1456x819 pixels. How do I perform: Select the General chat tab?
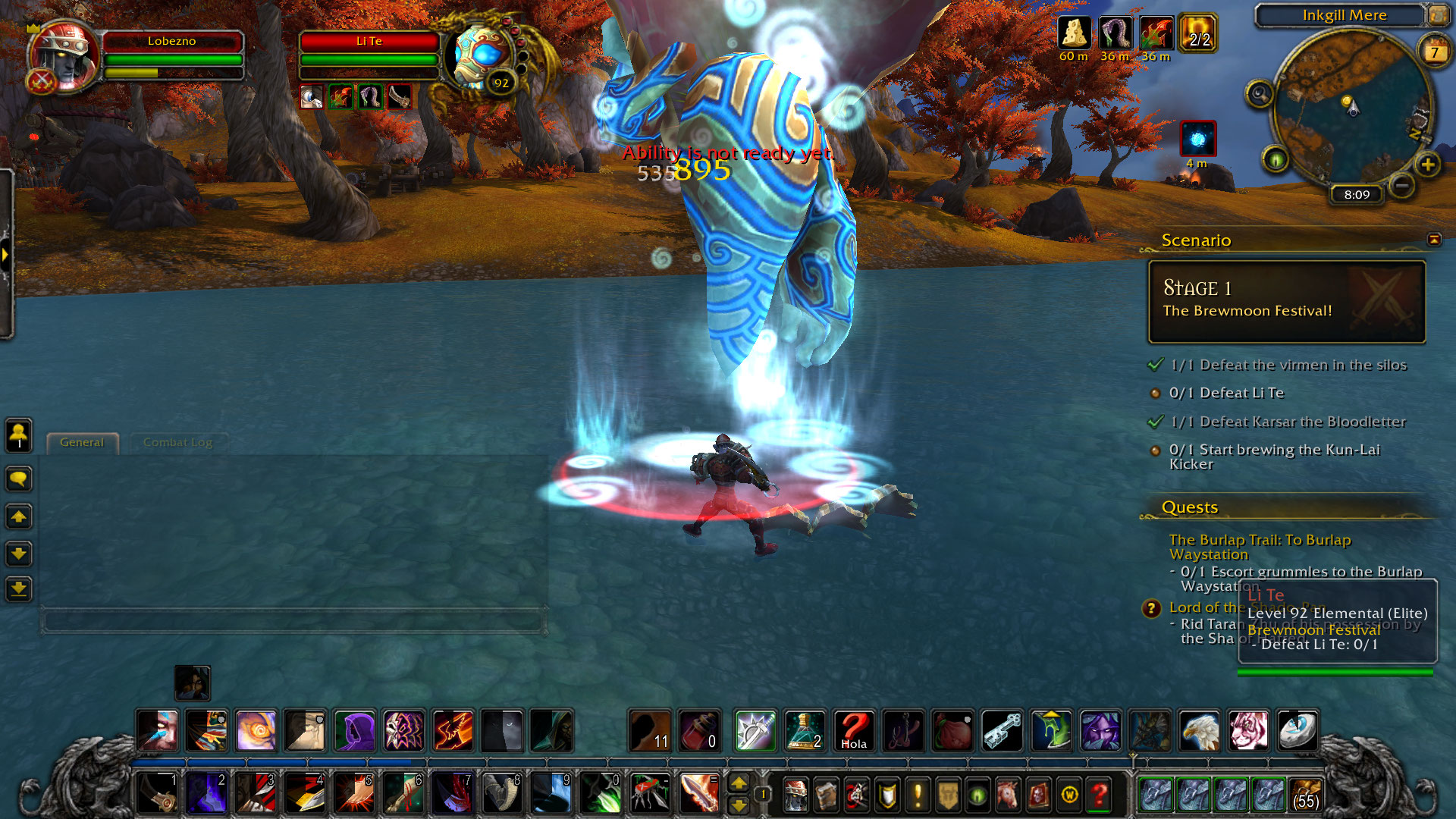[82, 442]
